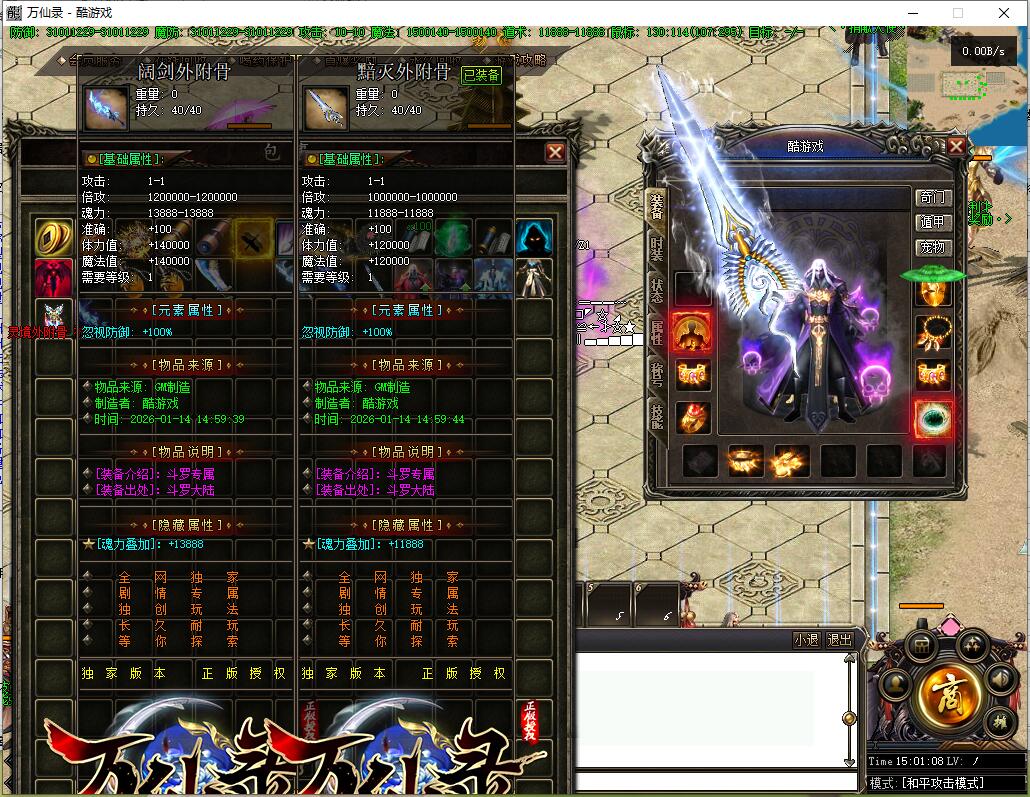Screen dimensions: 1030x797
Task: Switch to the 状态 status tab
Action: click(x=657, y=291)
